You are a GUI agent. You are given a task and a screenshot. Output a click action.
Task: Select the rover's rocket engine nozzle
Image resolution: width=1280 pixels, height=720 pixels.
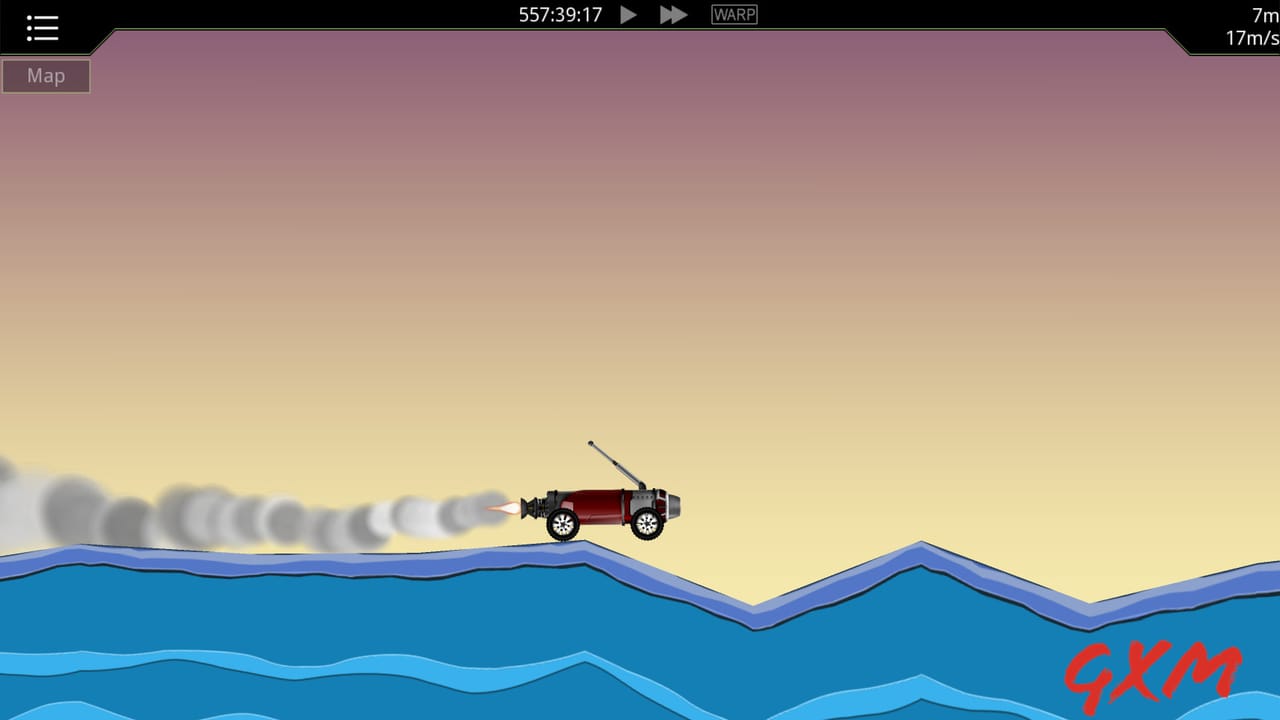pos(531,506)
